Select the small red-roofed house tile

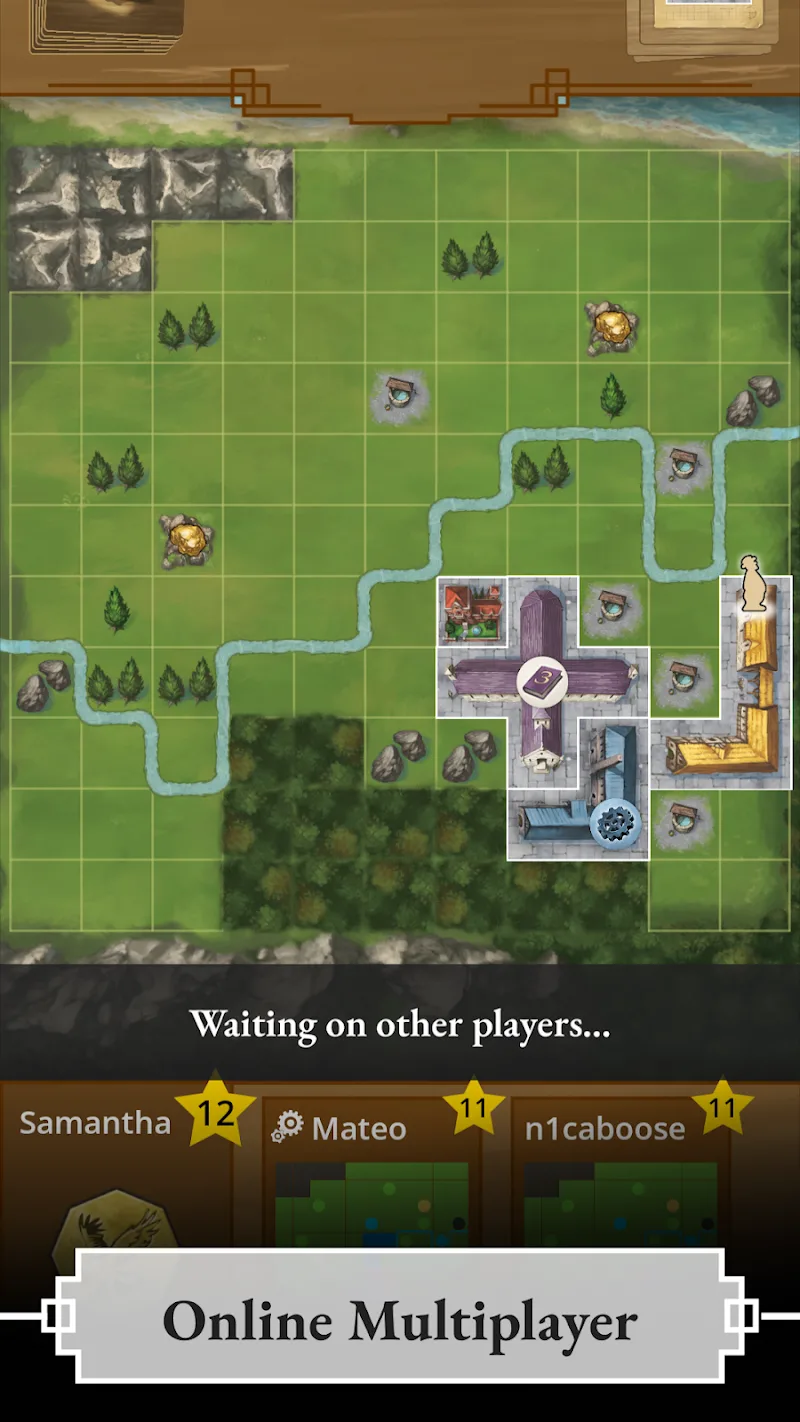tap(472, 612)
